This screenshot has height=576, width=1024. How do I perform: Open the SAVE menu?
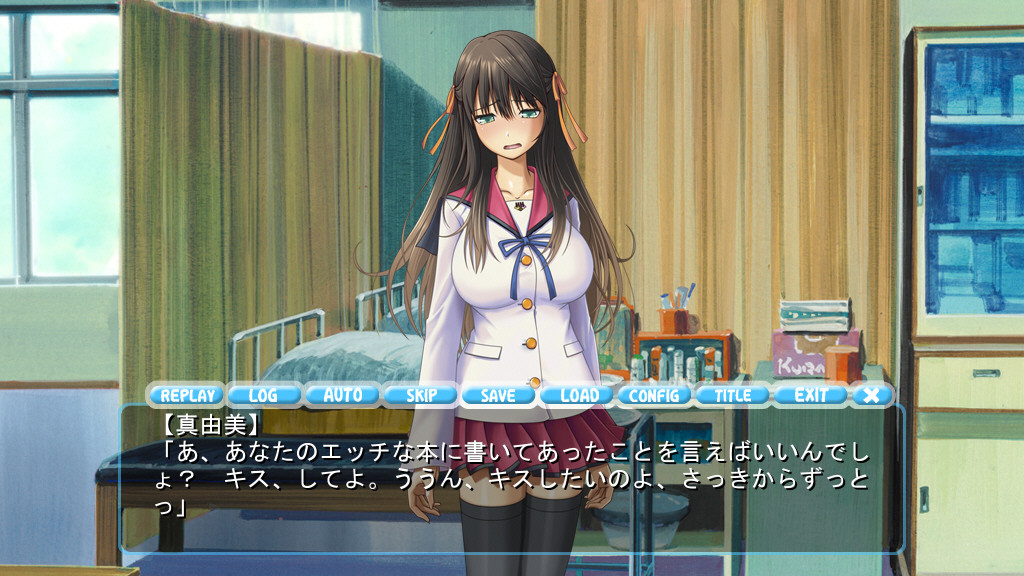[x=498, y=395]
